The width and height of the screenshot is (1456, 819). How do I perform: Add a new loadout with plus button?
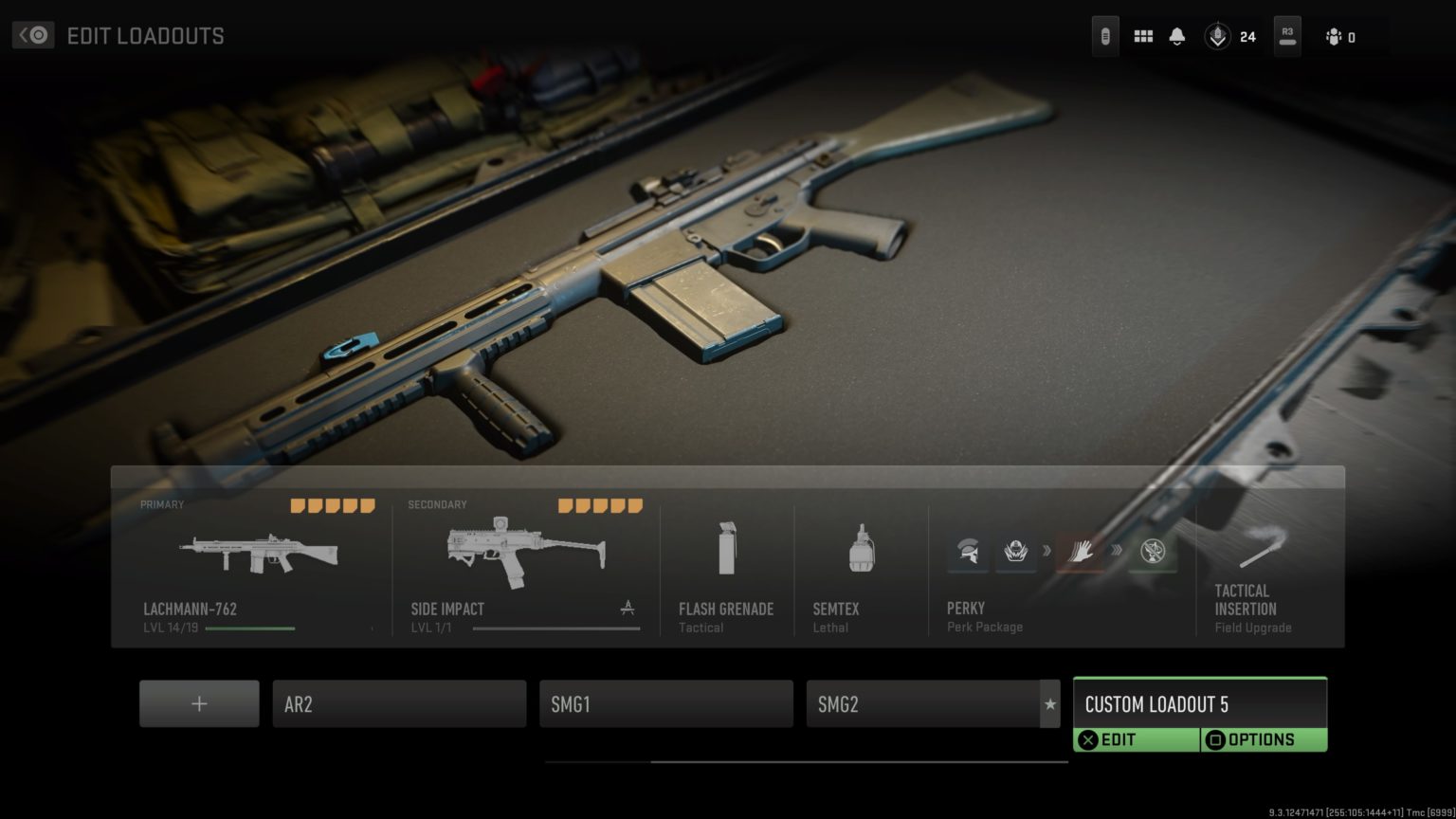199,703
